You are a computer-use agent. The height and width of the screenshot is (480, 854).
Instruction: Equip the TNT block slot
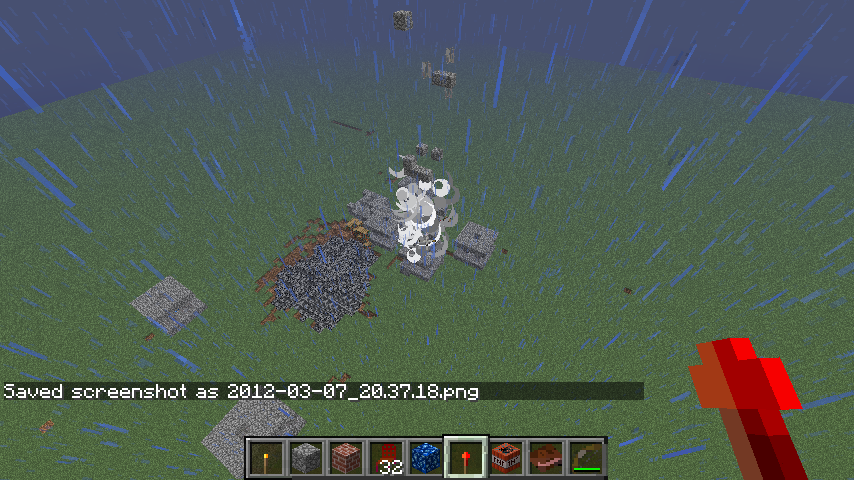tap(506, 458)
